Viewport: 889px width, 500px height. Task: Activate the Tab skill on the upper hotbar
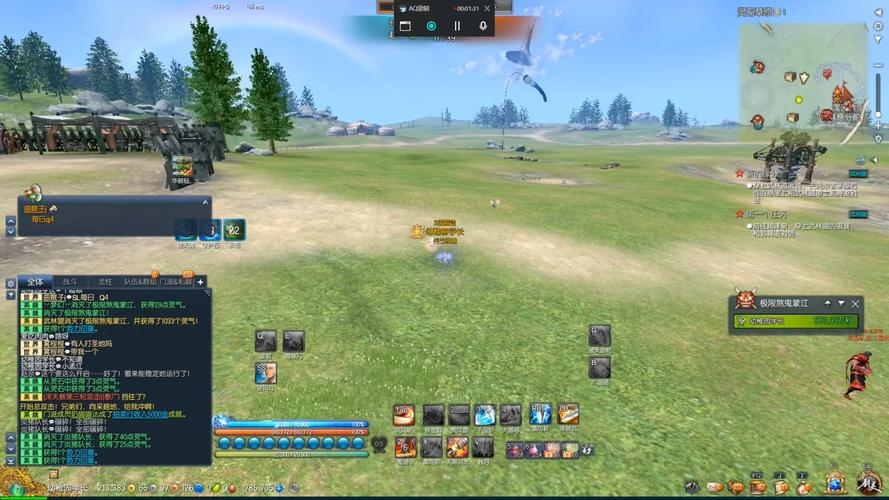pos(403,415)
